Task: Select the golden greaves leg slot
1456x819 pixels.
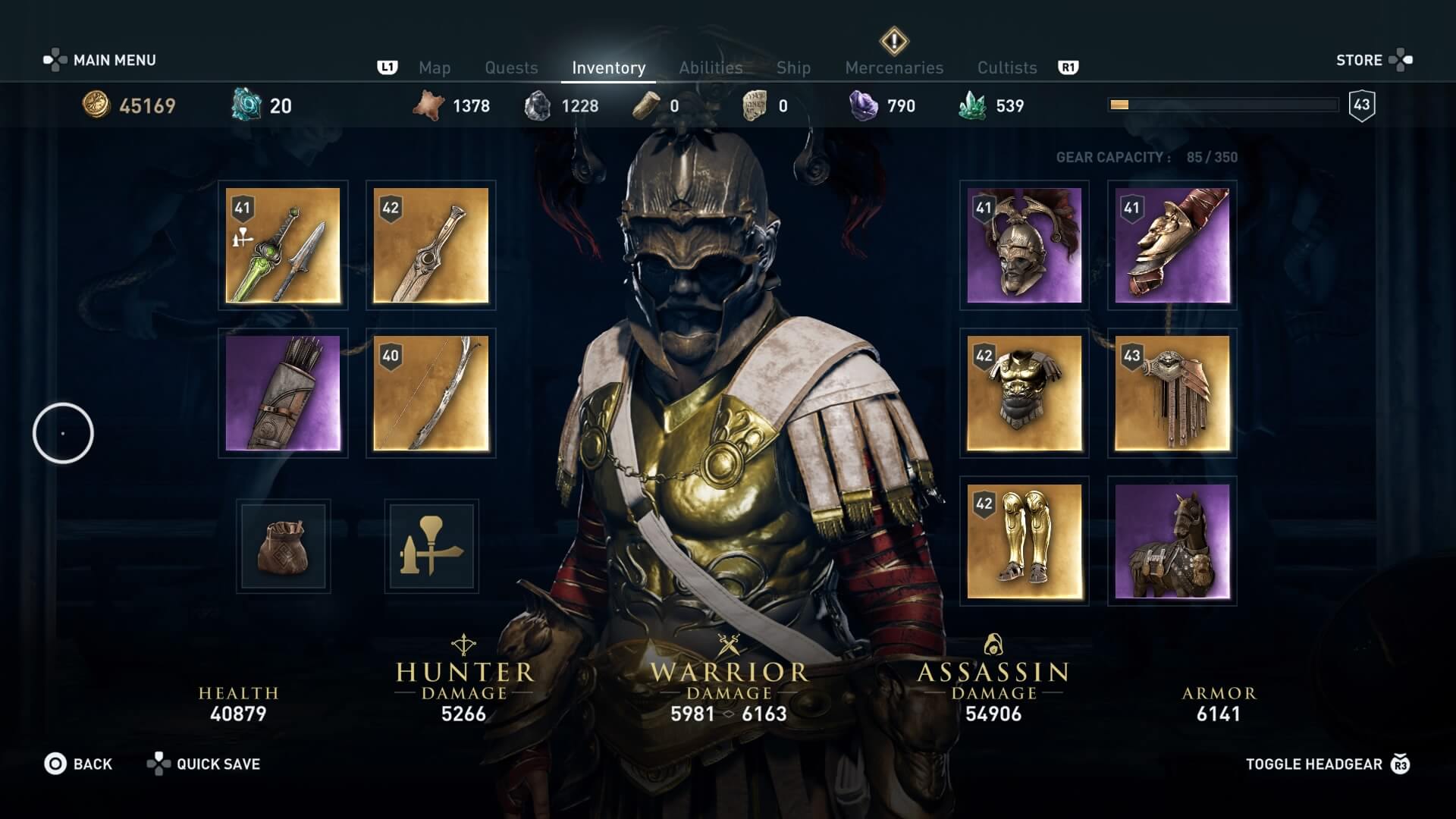Action: (x=1024, y=541)
